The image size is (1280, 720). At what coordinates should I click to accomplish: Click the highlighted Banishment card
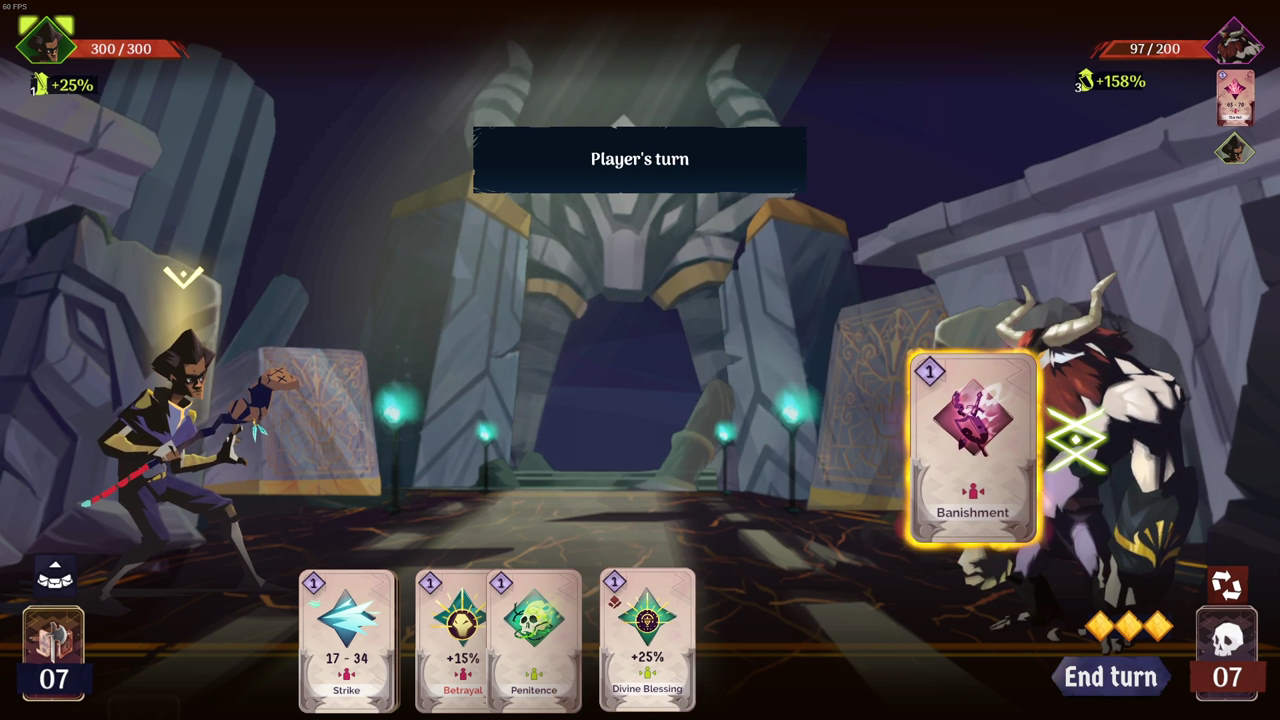point(972,449)
